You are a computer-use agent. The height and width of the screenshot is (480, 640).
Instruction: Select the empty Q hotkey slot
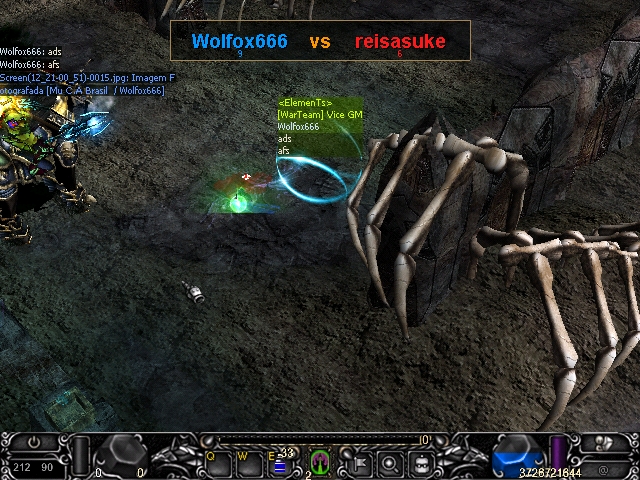[x=219, y=463]
